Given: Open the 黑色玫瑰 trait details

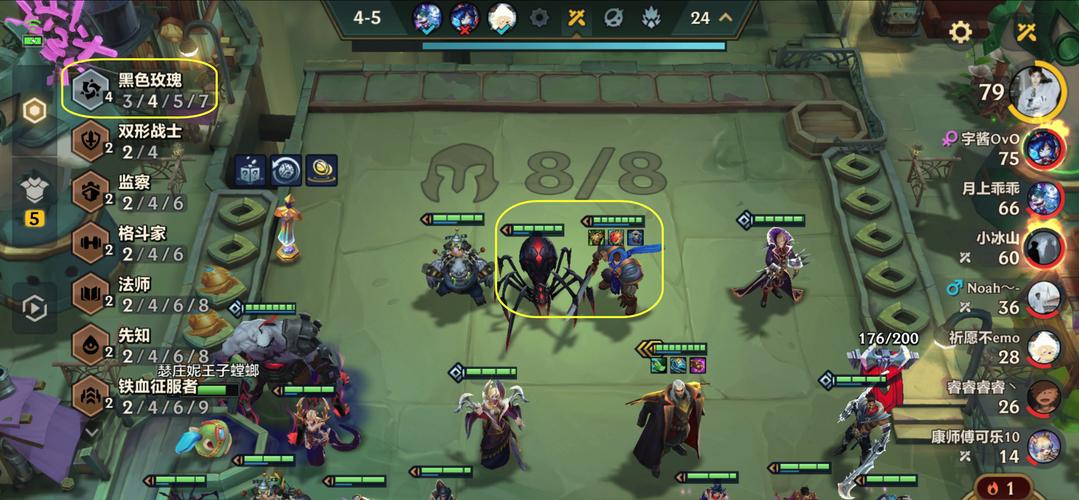Looking at the screenshot, I should pos(140,90).
